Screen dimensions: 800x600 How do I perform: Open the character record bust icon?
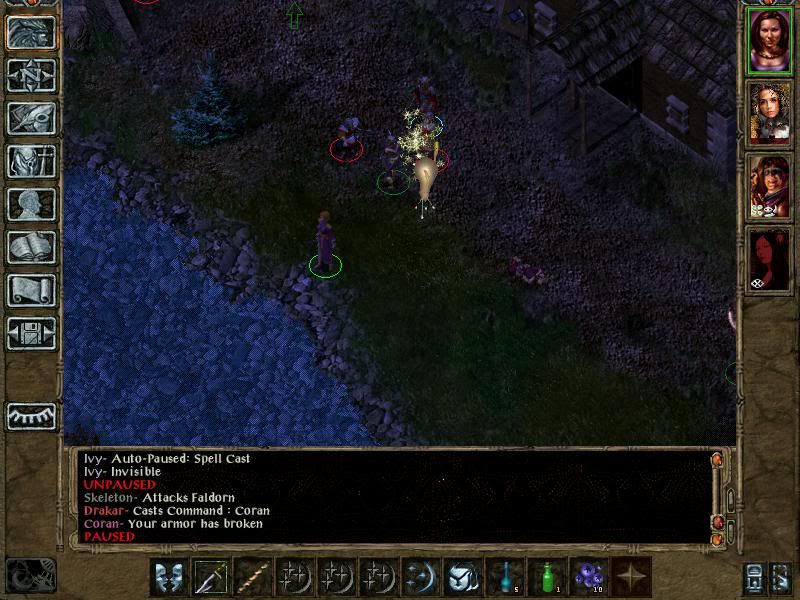31,204
